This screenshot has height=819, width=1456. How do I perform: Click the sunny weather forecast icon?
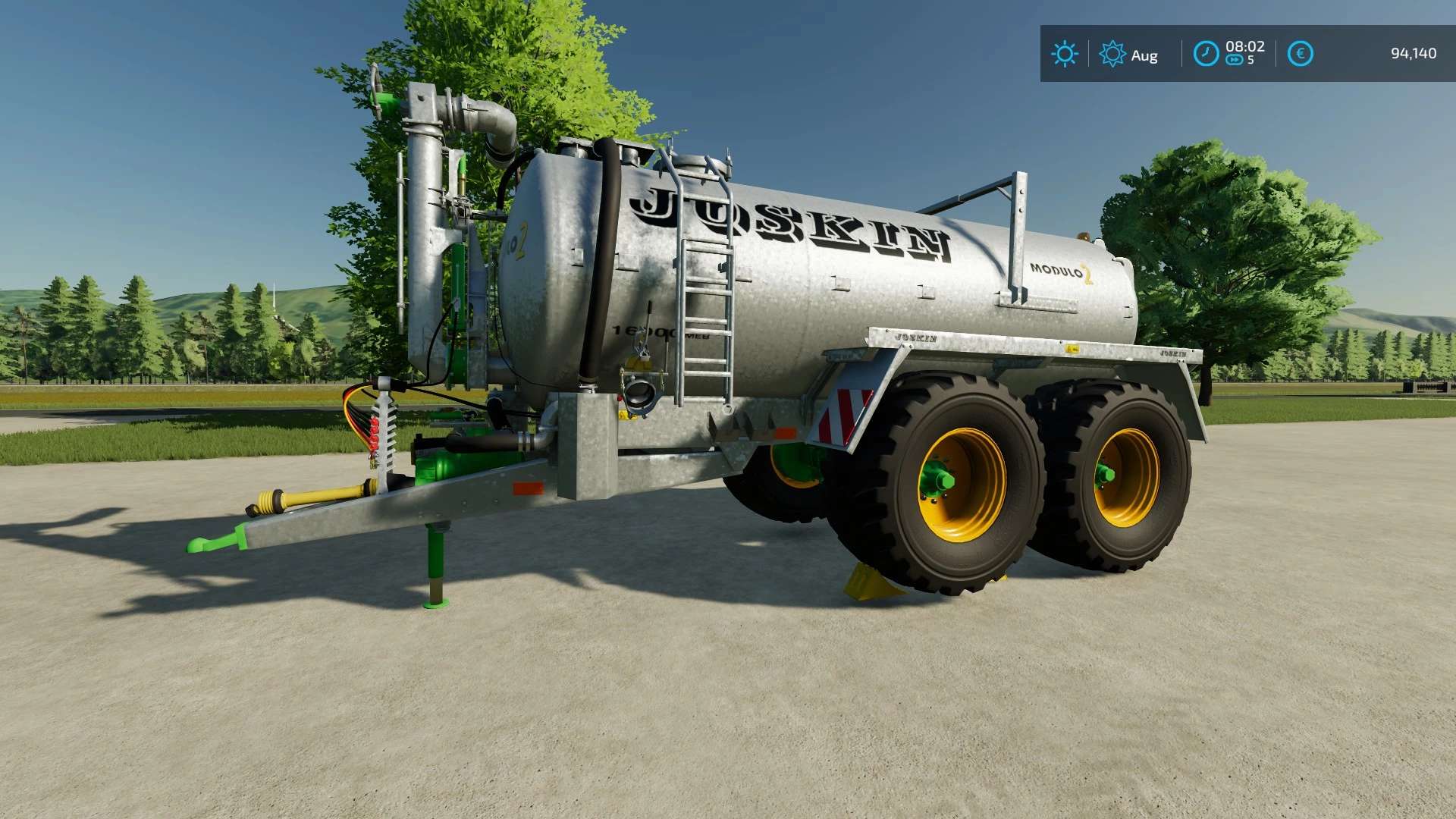[x=1064, y=54]
